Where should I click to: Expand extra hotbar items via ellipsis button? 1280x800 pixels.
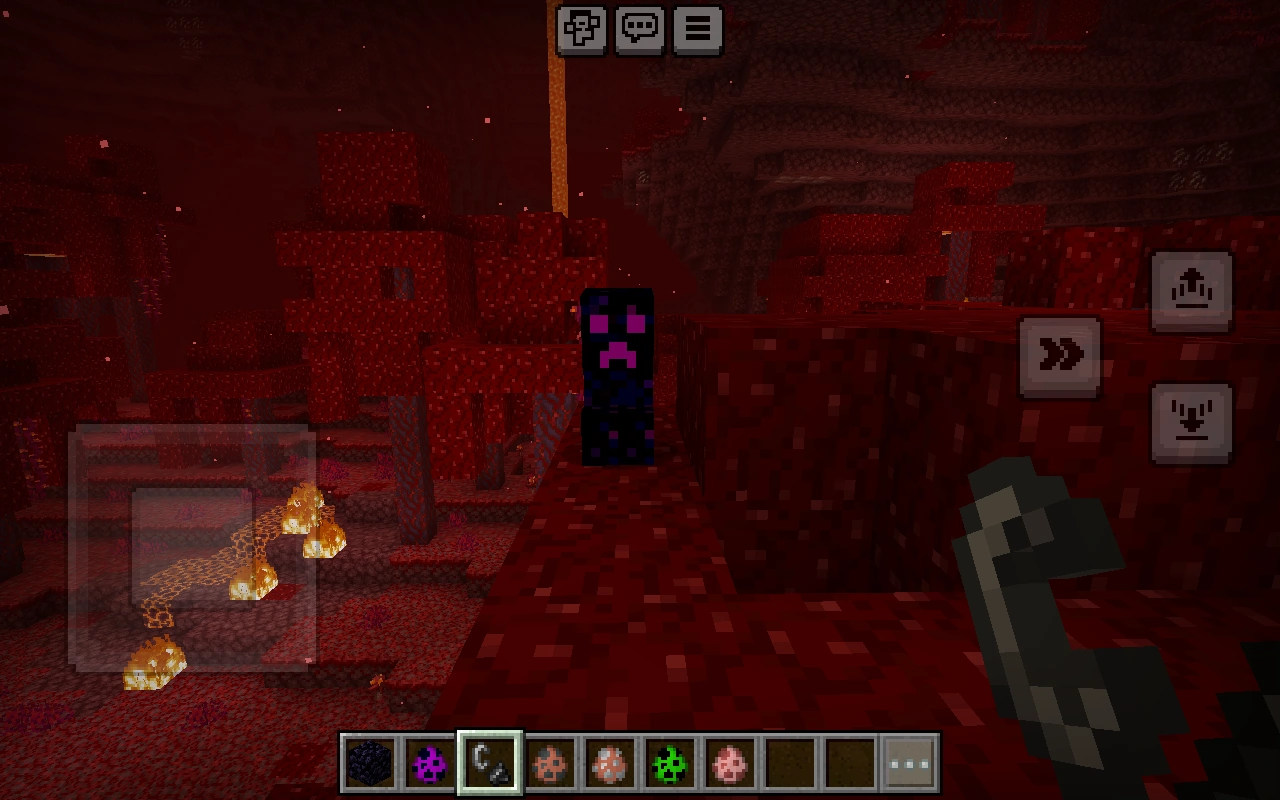click(x=909, y=761)
